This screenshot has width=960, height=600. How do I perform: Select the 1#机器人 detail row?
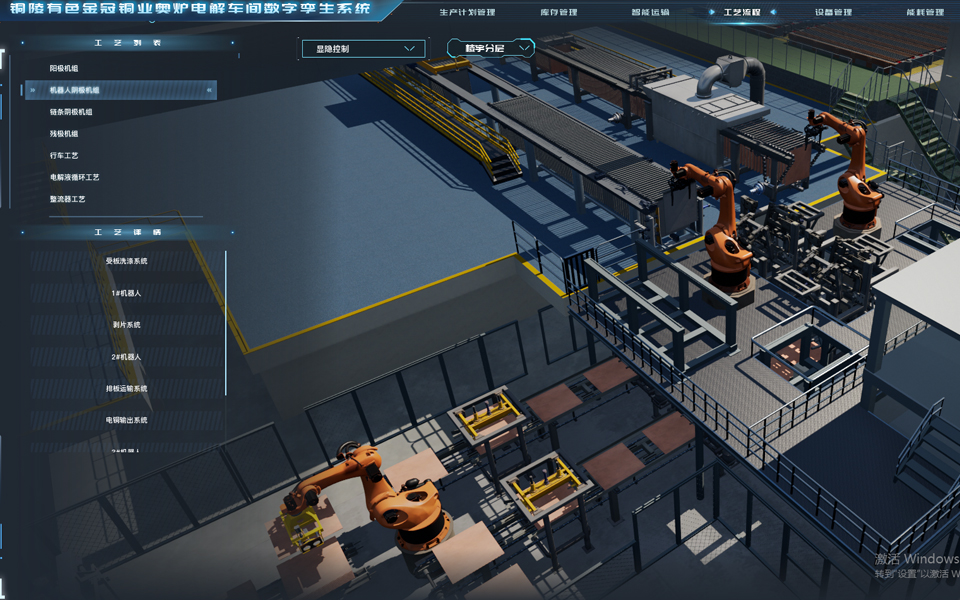(x=126, y=293)
